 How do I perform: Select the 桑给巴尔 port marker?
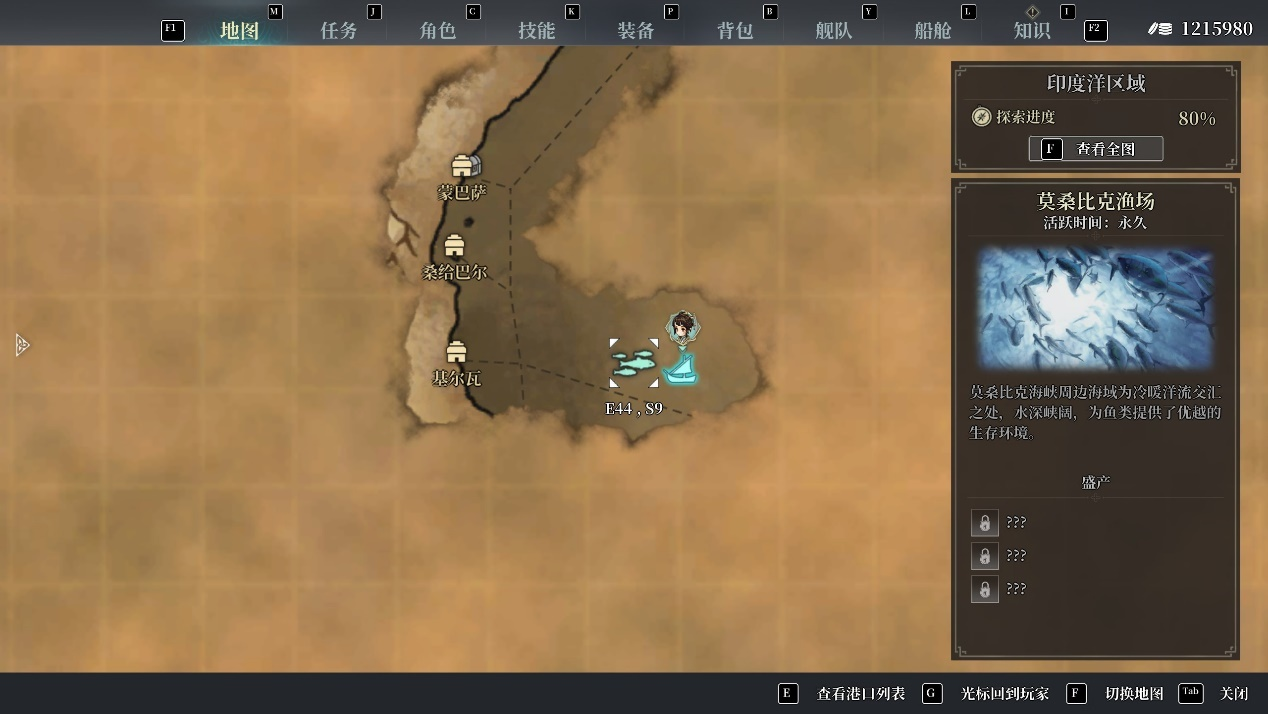(x=454, y=246)
